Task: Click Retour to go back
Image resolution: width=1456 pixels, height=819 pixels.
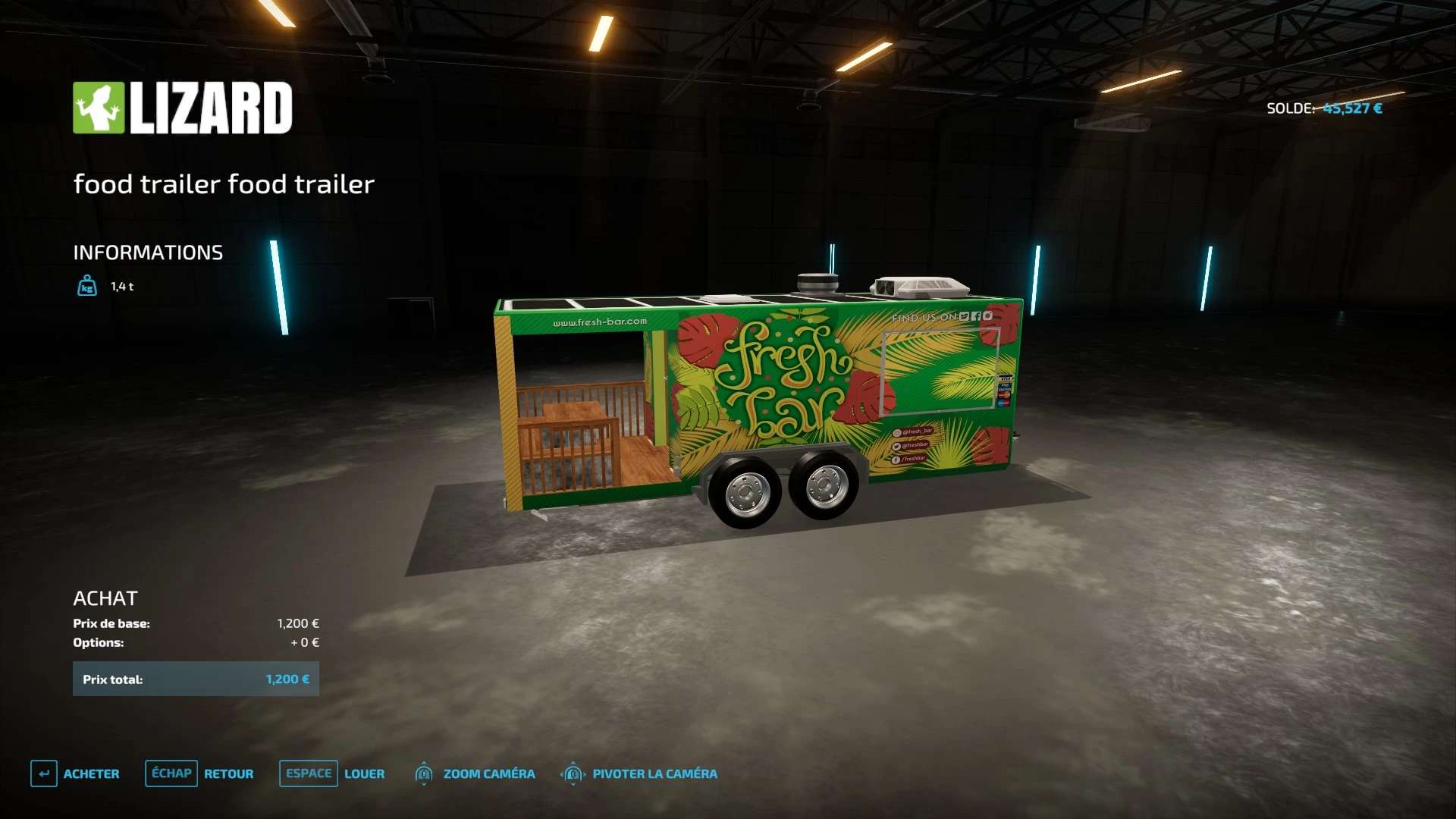Action: tap(229, 773)
